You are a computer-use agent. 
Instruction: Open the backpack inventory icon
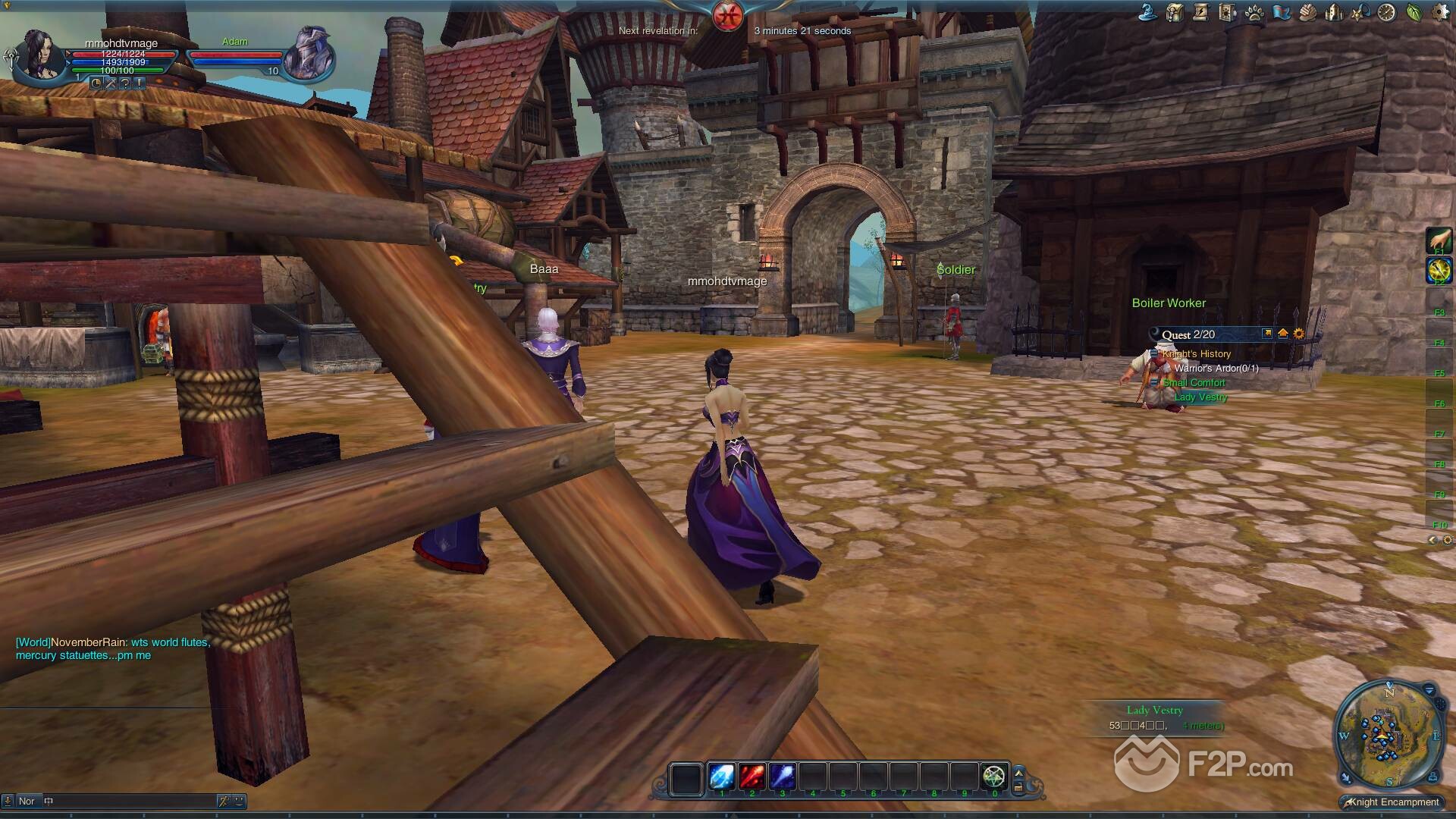[1175, 12]
